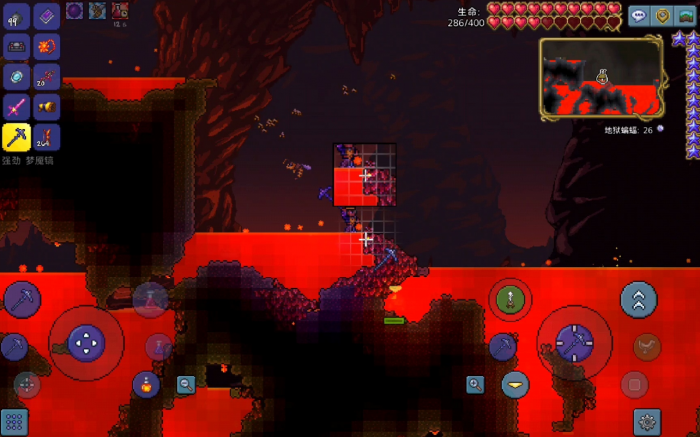Open the inventory grid button
The image size is (700, 437).
click(x=14, y=421)
